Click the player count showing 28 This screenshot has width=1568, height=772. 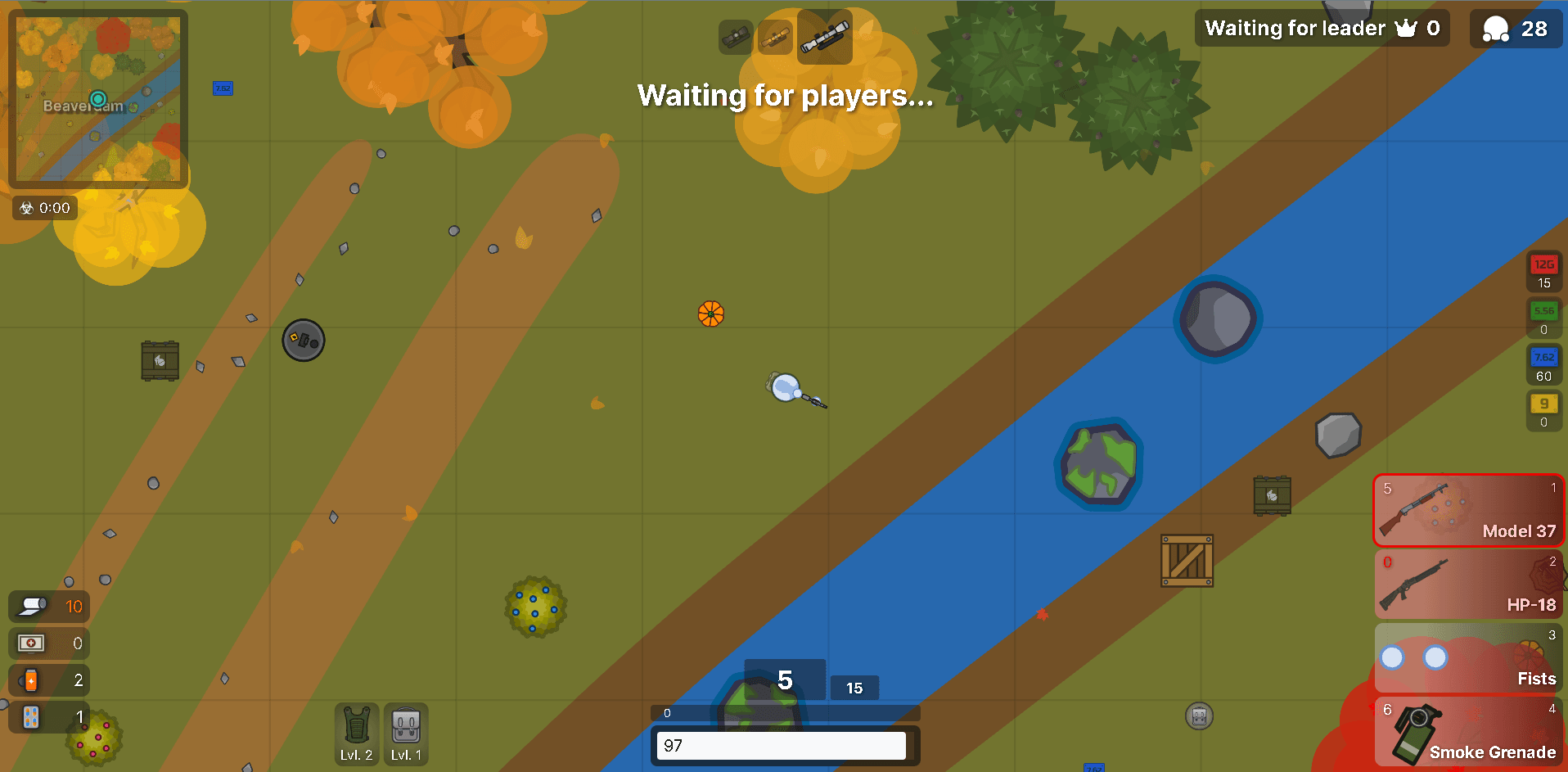1515,28
